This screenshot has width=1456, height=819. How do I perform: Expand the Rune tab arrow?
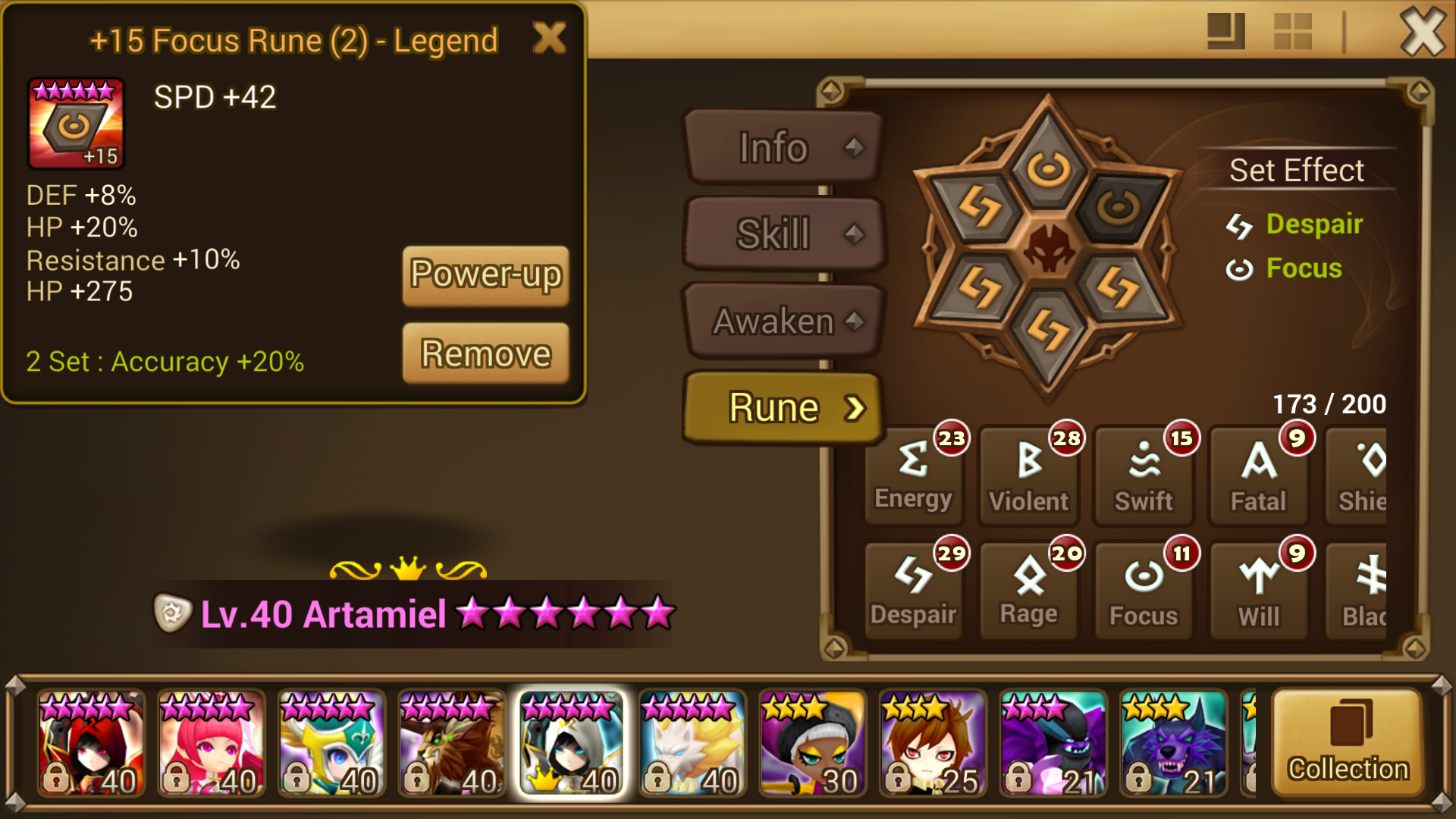point(856,407)
